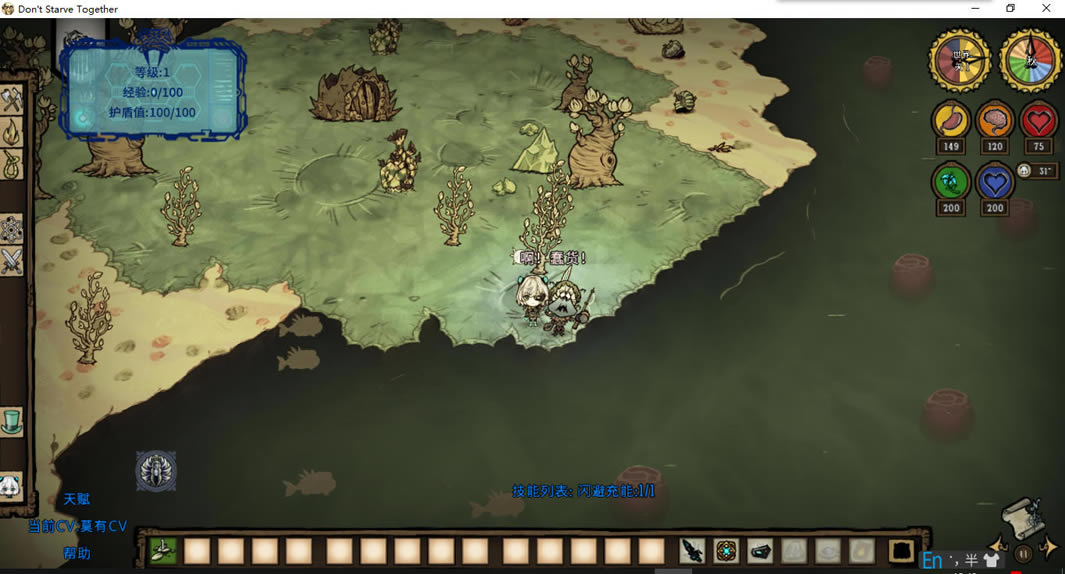Viewport: 1065px width, 574px height.
Task: Open the Science atom crafting tab
Action: tap(11, 229)
